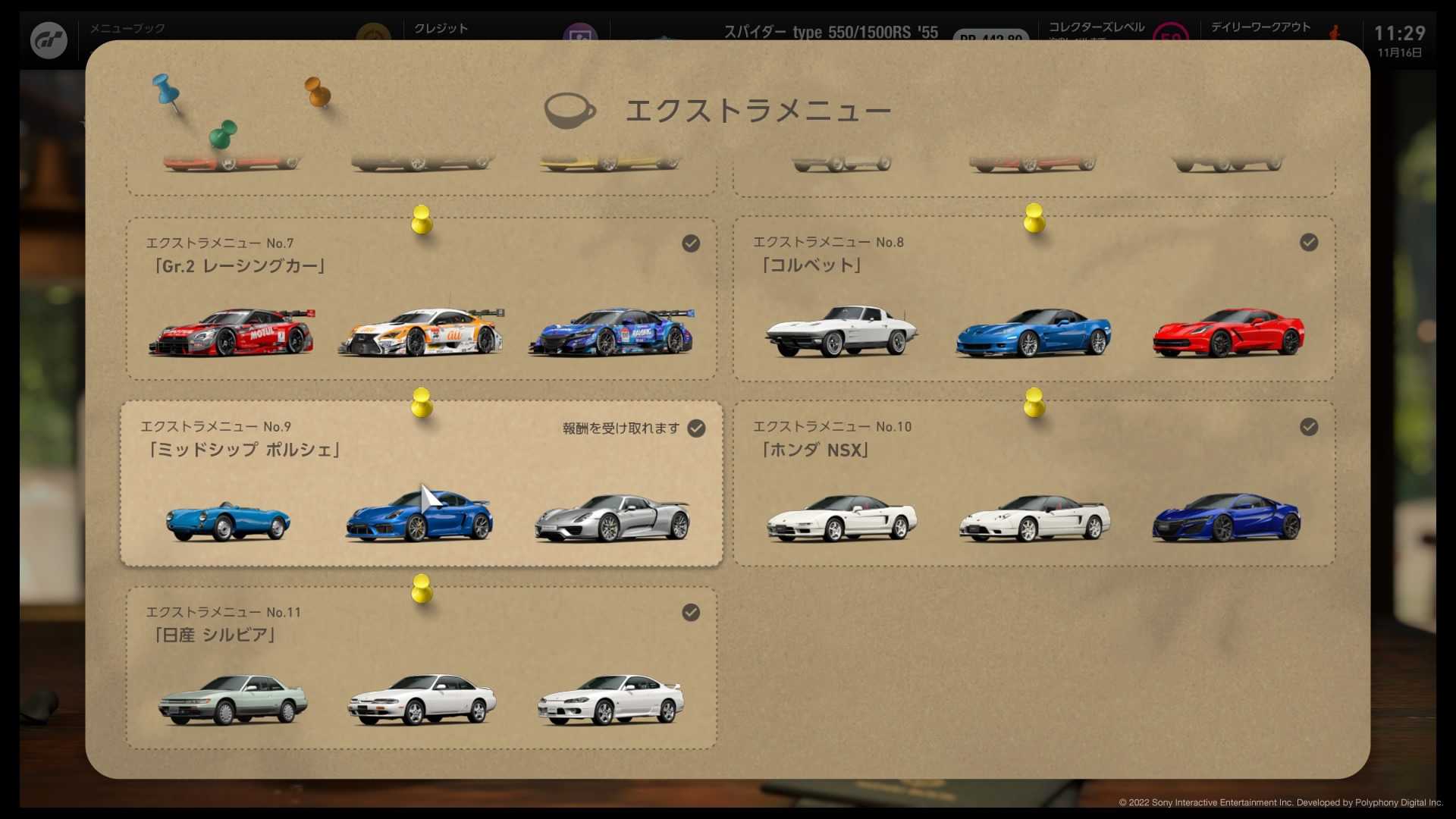Image resolution: width=1456 pixels, height=819 pixels.
Task: Toggle the completion checkmark on Extra Menu No.7
Action: [x=691, y=243]
